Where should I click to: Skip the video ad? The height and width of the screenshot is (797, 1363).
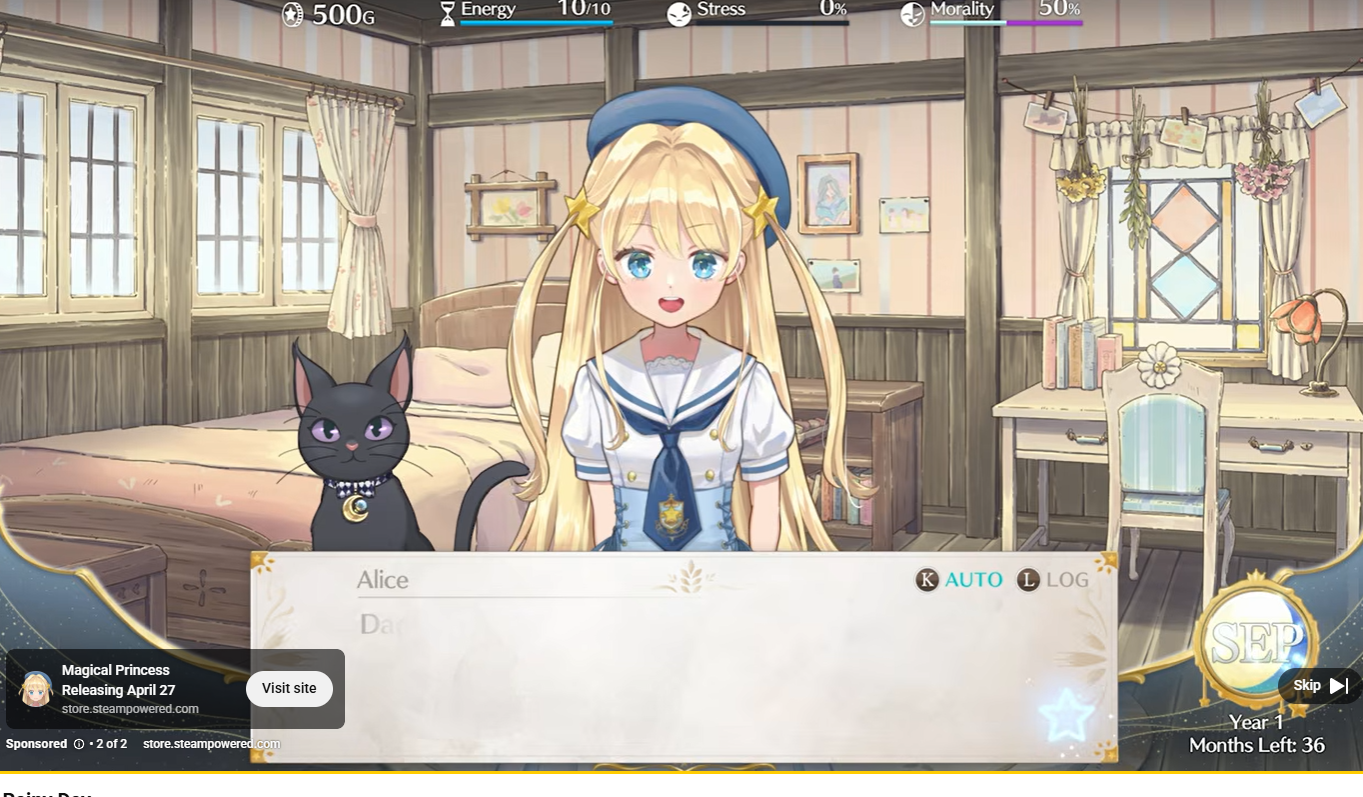point(1320,686)
